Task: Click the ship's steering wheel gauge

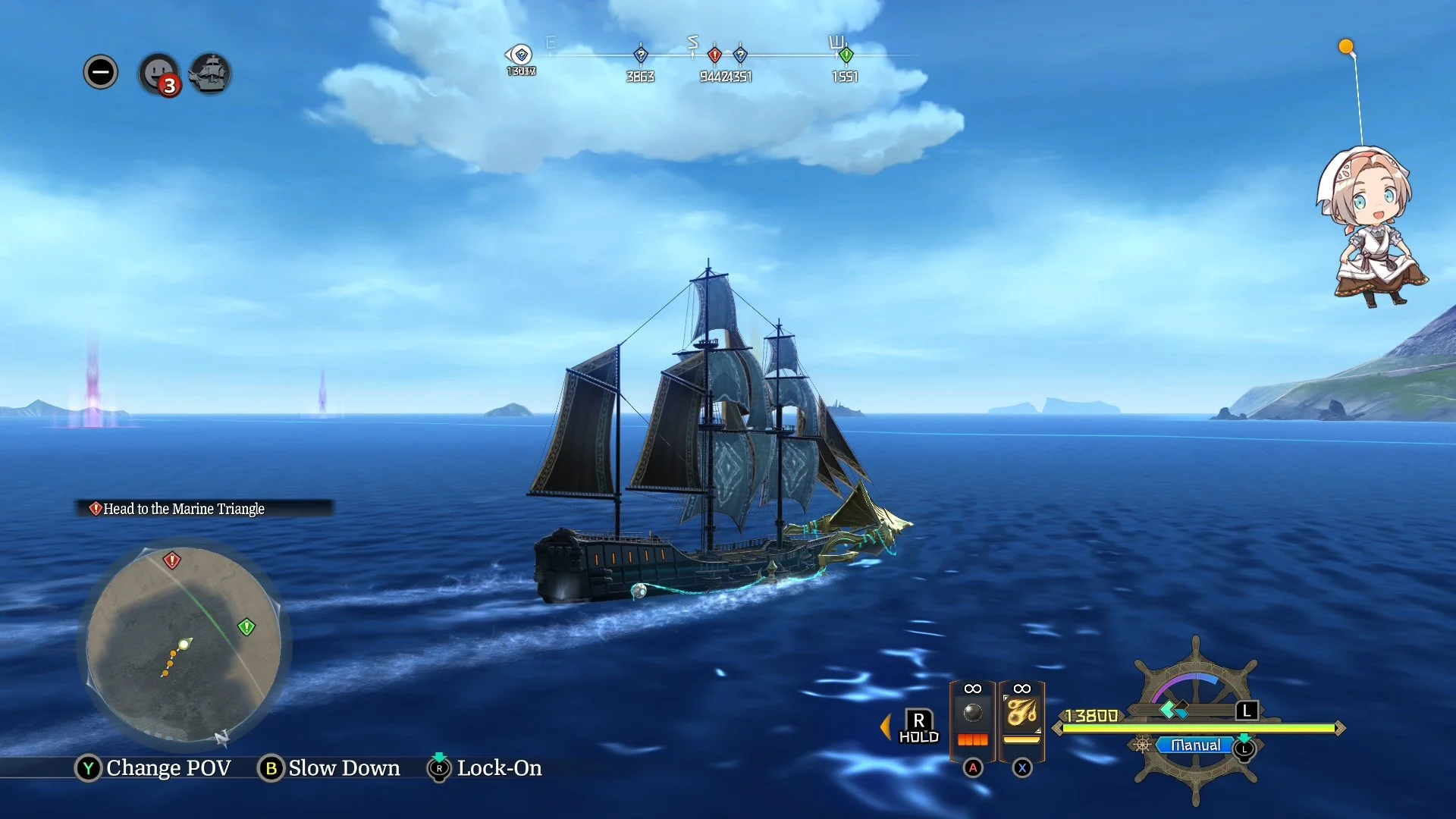Action: pos(1195,720)
